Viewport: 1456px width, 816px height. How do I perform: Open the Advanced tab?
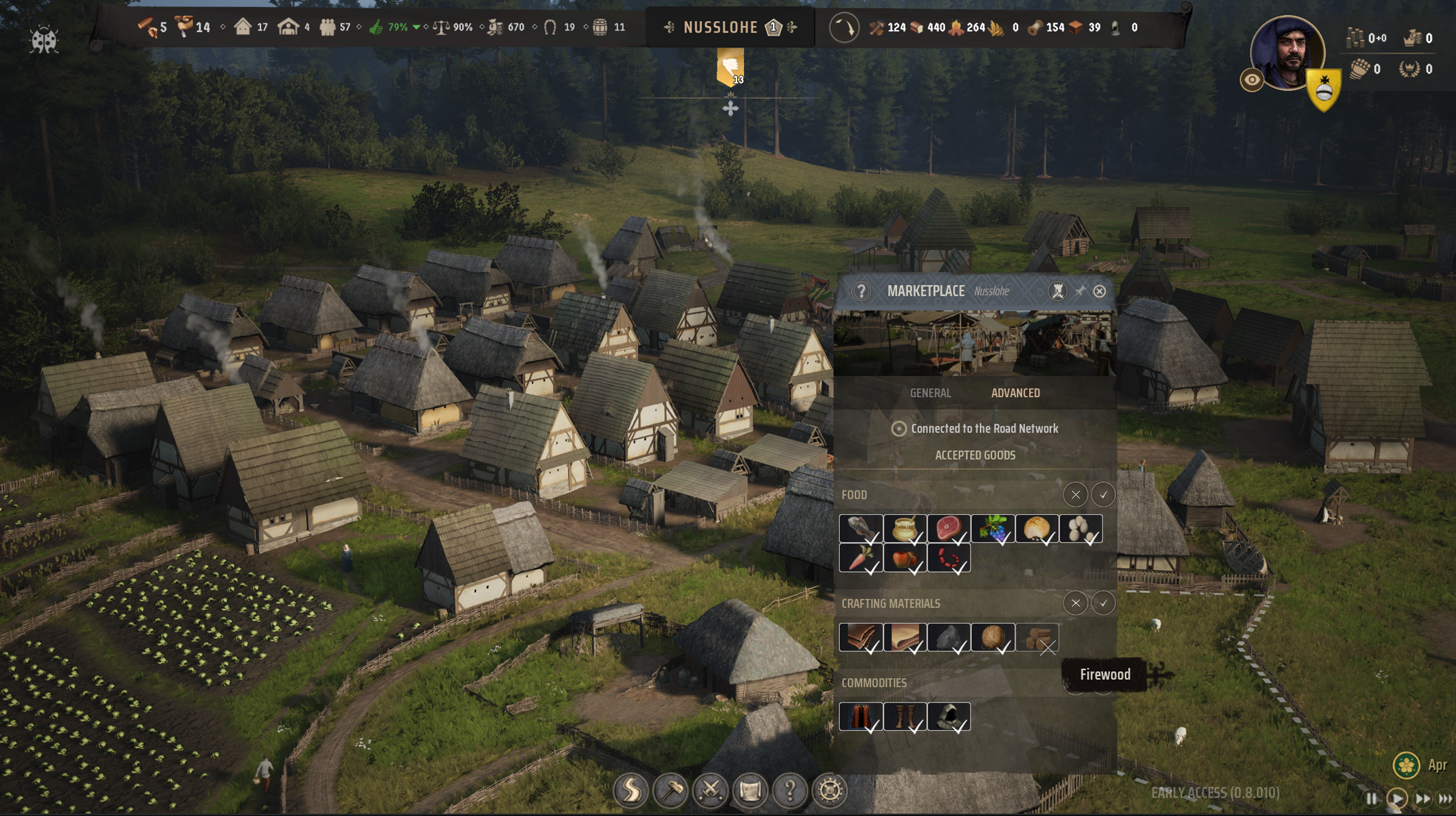click(x=1015, y=393)
